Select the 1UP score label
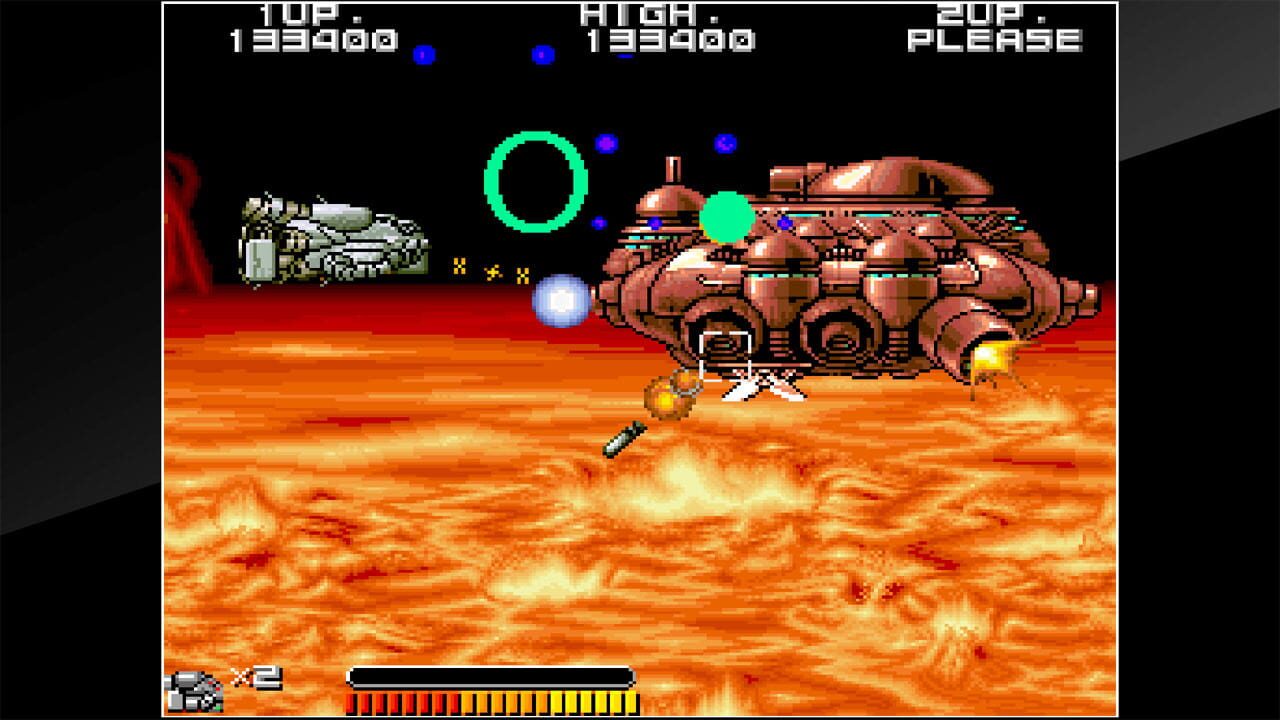 pos(300,15)
